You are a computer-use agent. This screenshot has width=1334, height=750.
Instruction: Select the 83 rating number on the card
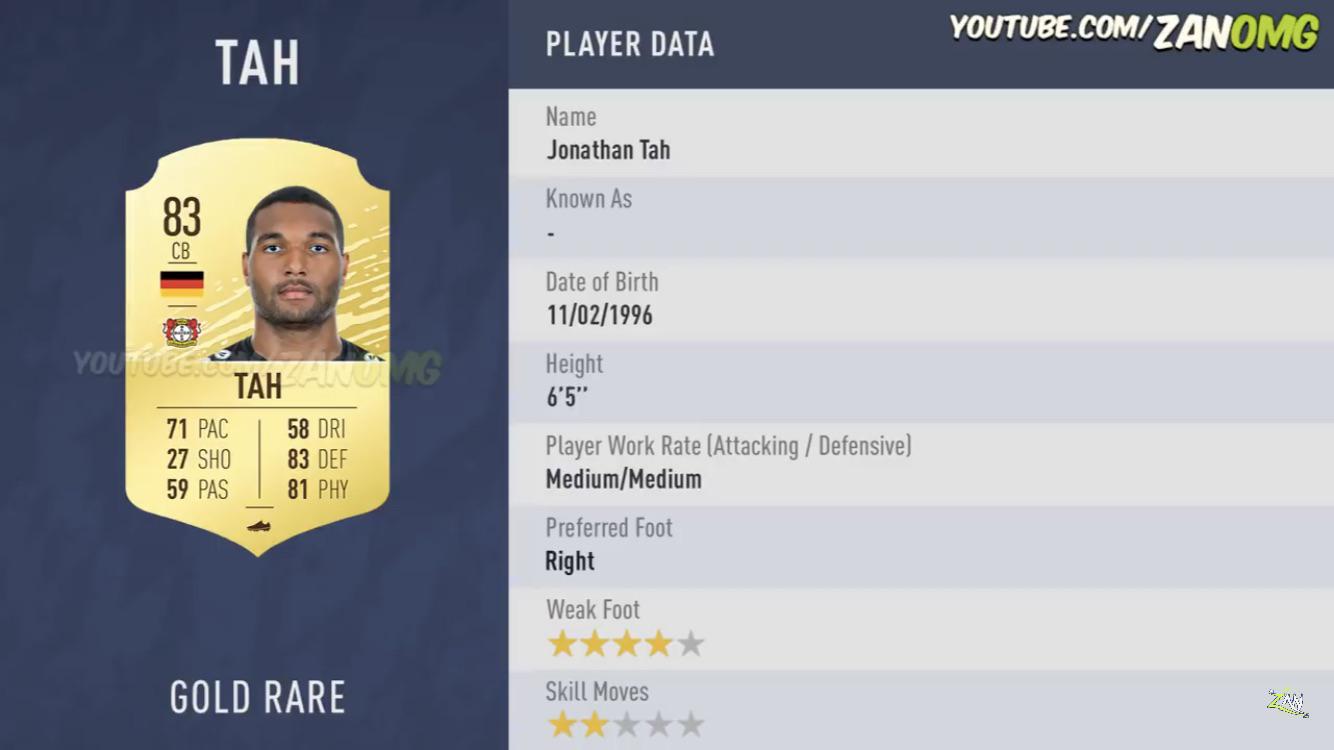182,214
